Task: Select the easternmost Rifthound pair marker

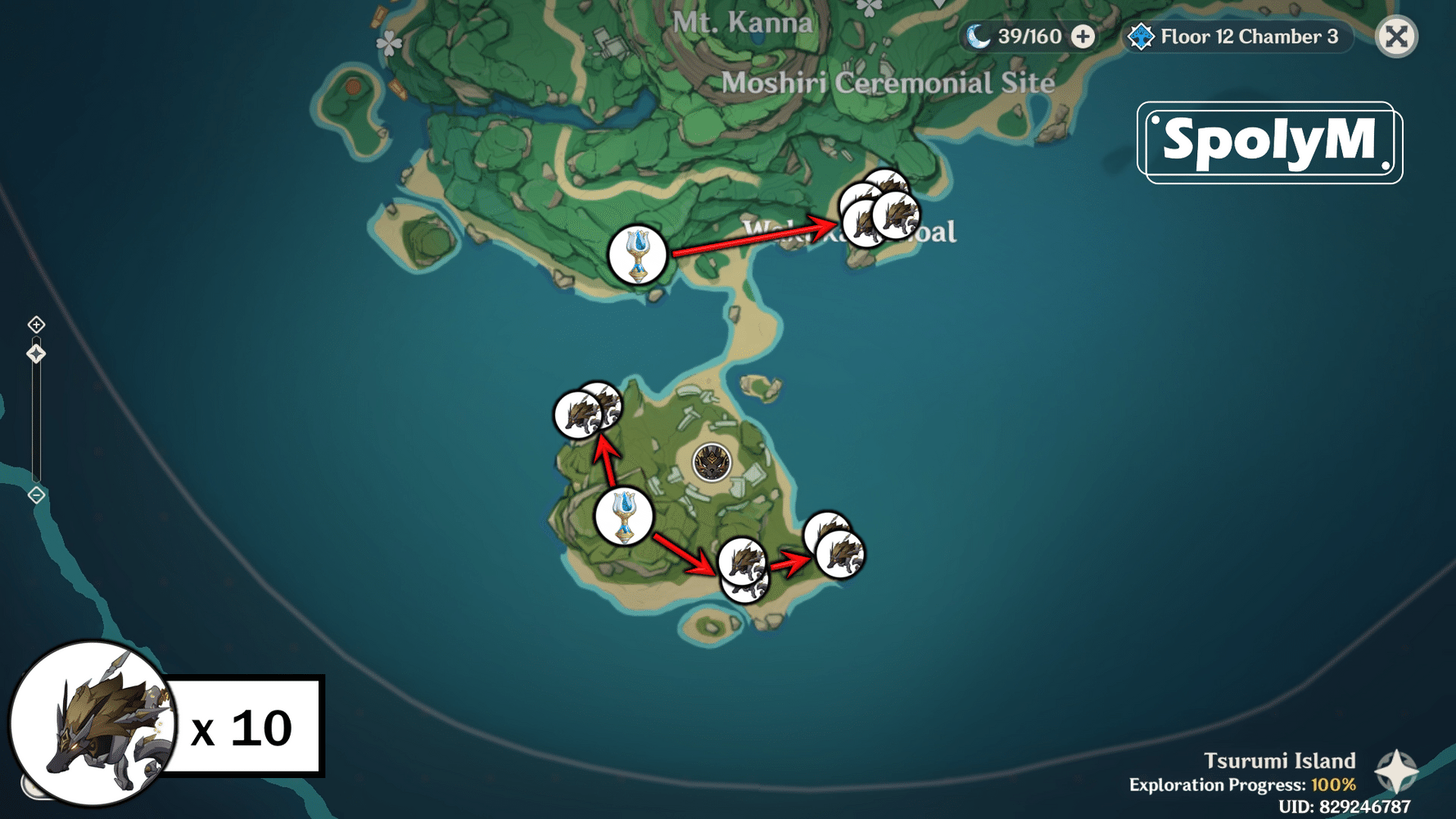Action: click(837, 543)
